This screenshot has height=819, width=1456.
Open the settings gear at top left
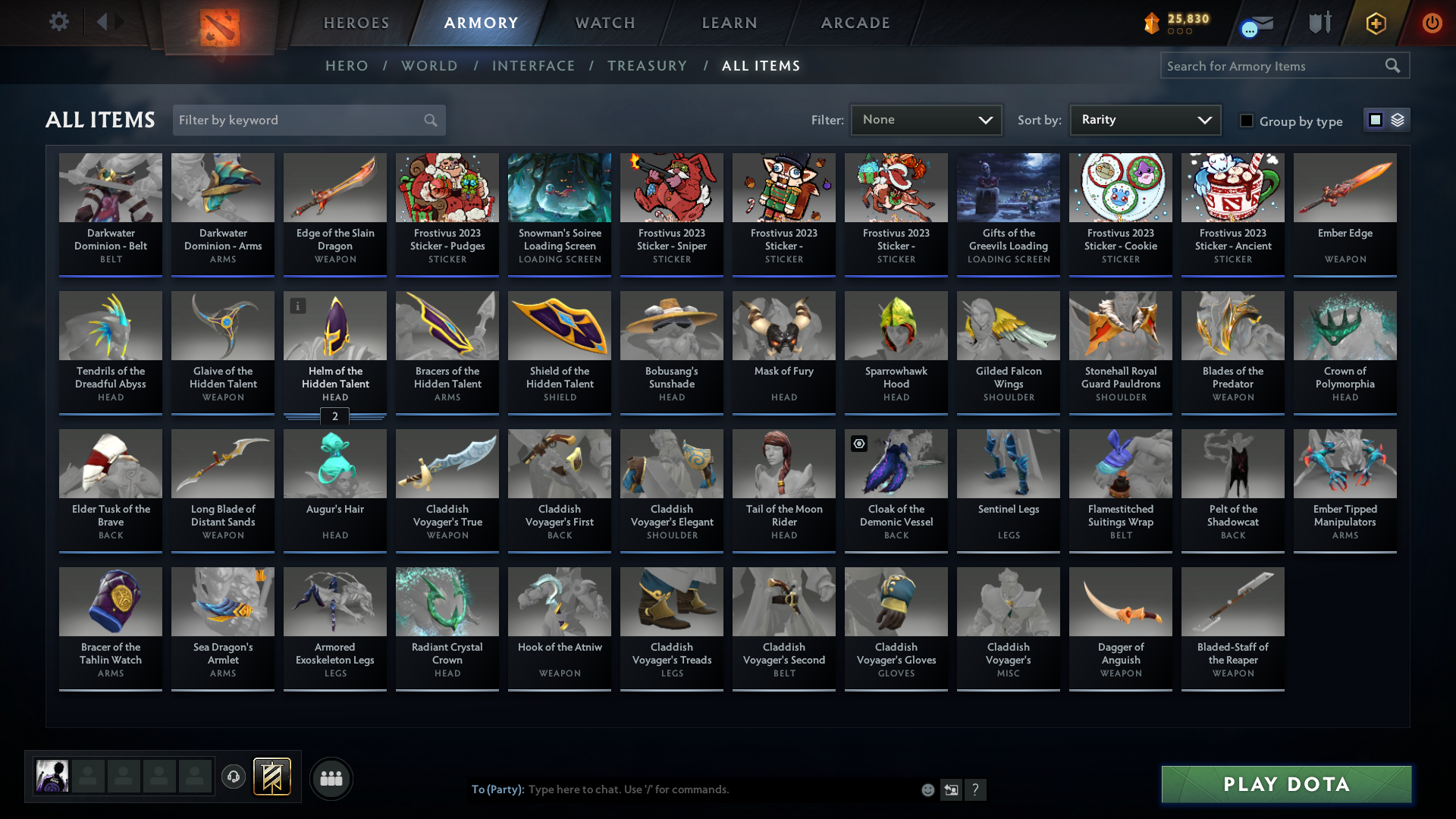coord(59,22)
